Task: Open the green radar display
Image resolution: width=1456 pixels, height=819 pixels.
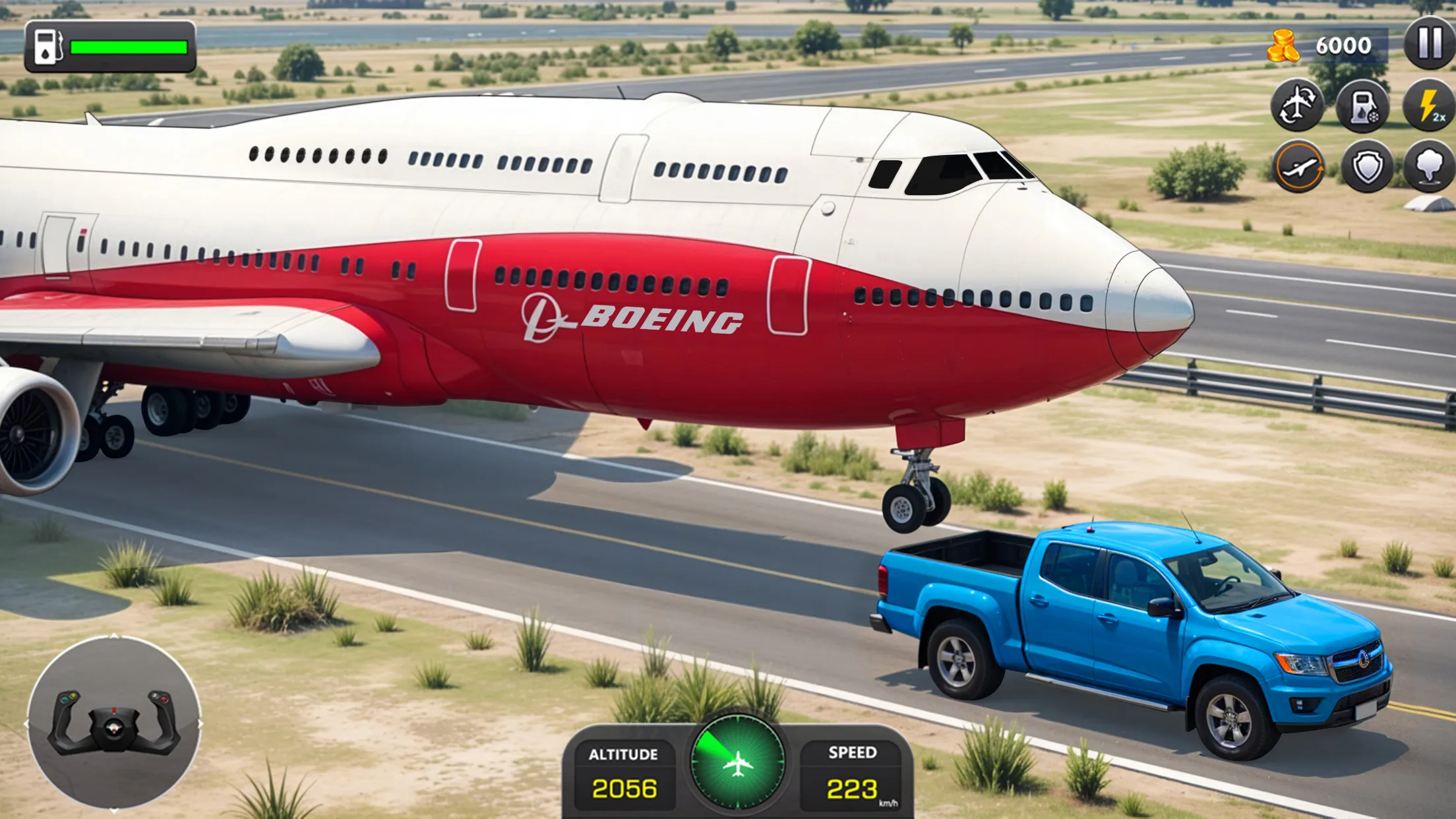Action: pyautogui.click(x=737, y=763)
